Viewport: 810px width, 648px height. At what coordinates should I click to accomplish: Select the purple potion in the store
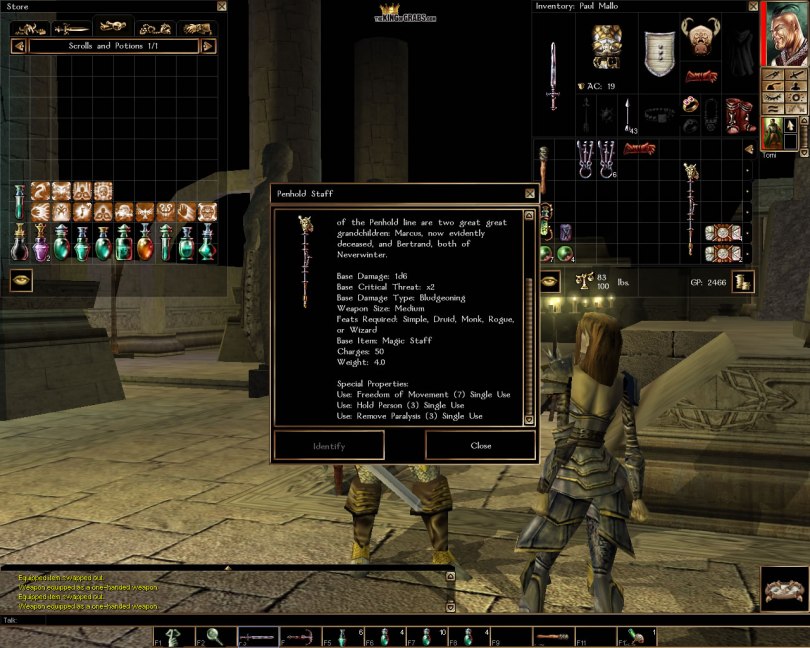click(x=41, y=242)
